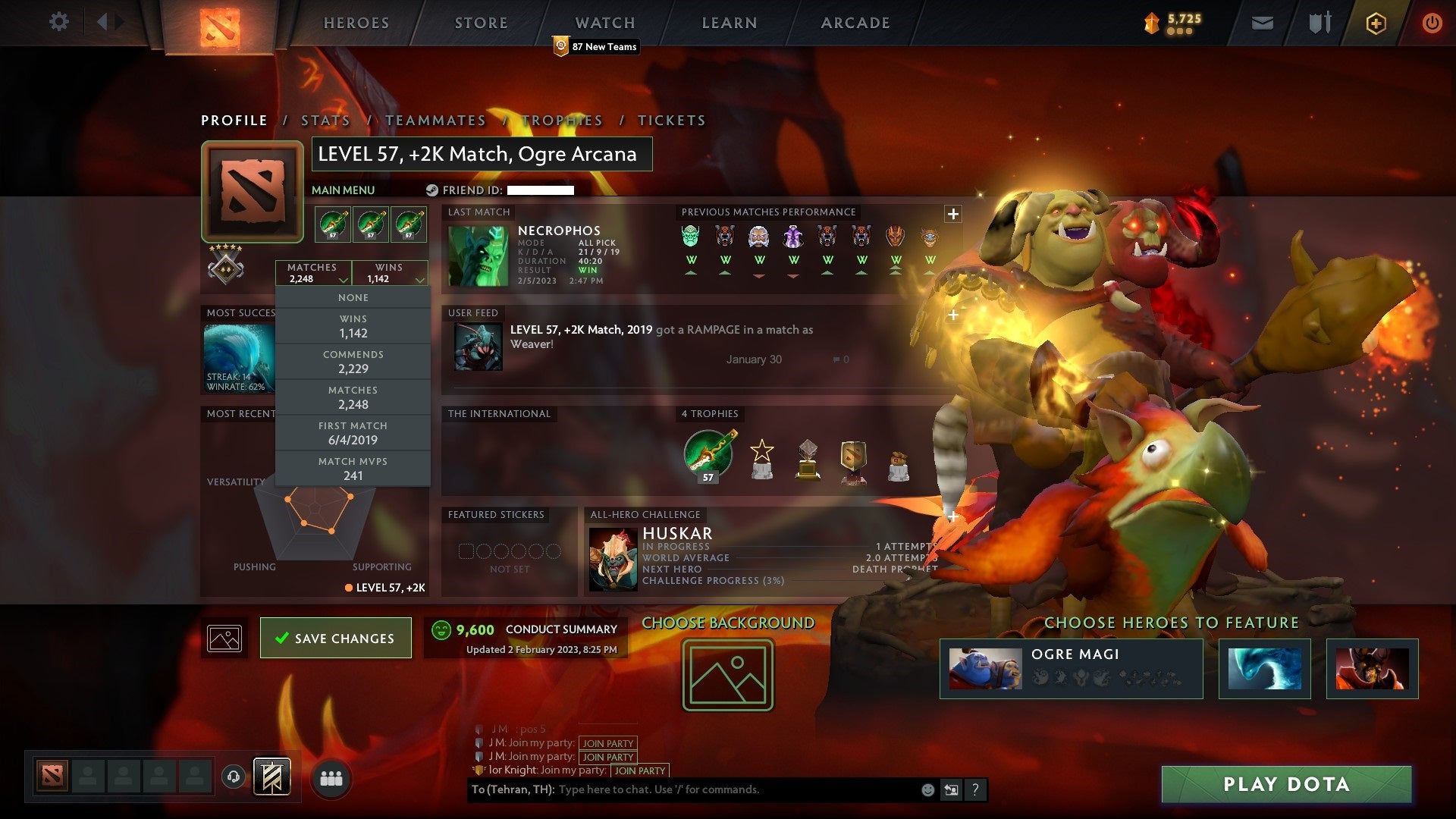This screenshot has height=819, width=1456.
Task: Expand Previous Matches Performance with the plus button
Action: click(952, 214)
